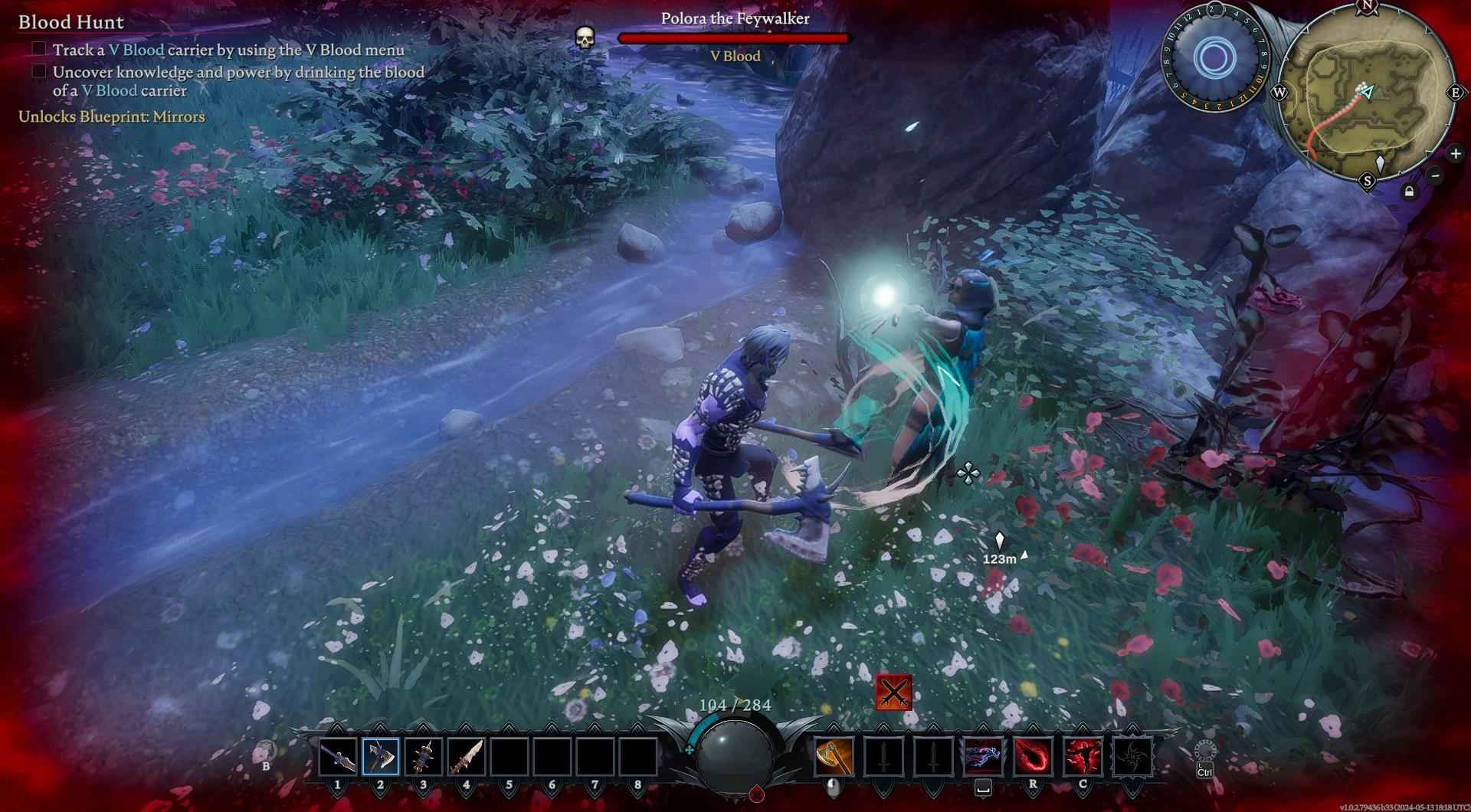The width and height of the screenshot is (1471, 812).
Task: Check the Track a V Blood carrier objective
Action: pos(38,49)
